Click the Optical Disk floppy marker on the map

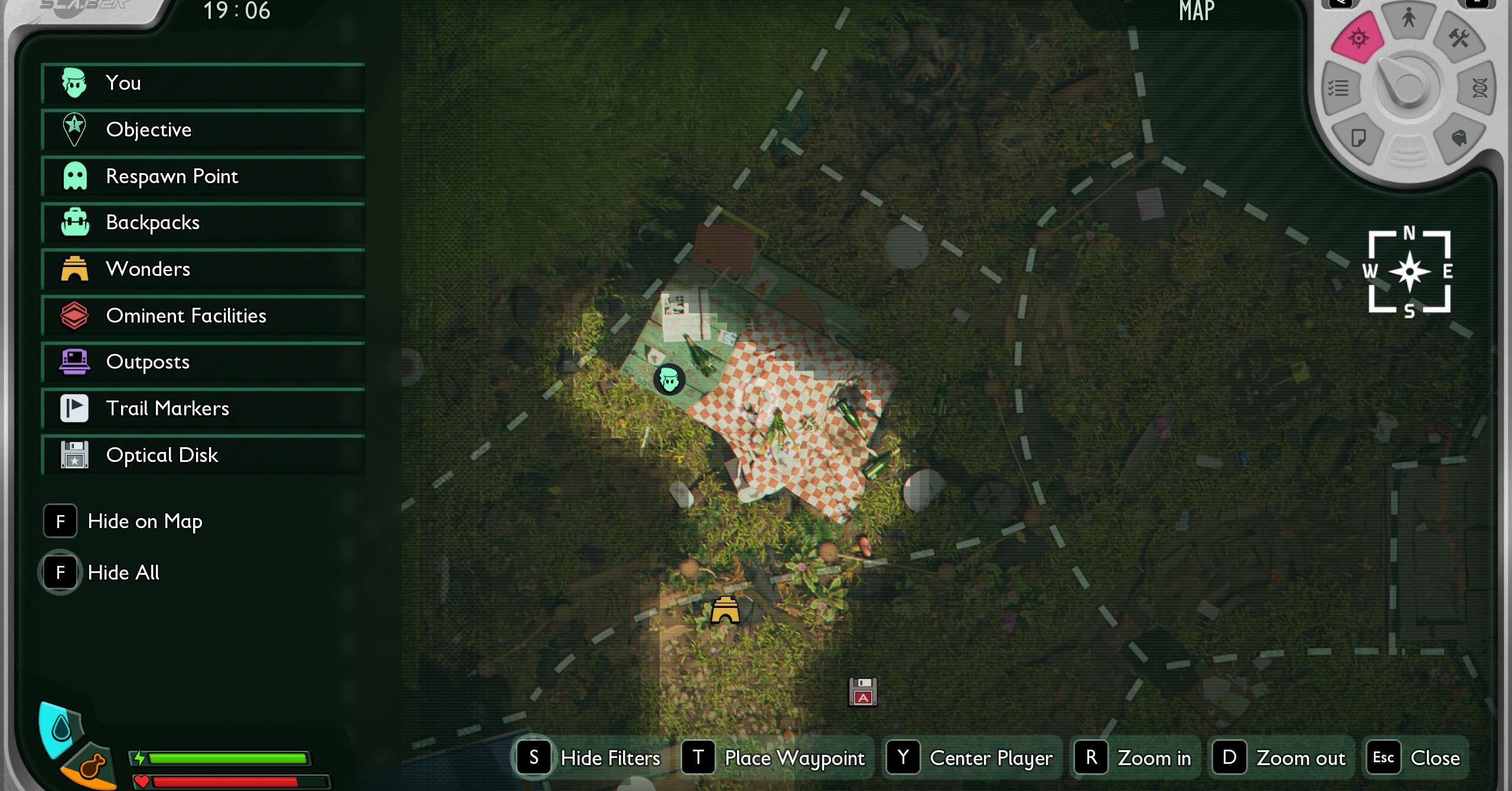tap(863, 691)
